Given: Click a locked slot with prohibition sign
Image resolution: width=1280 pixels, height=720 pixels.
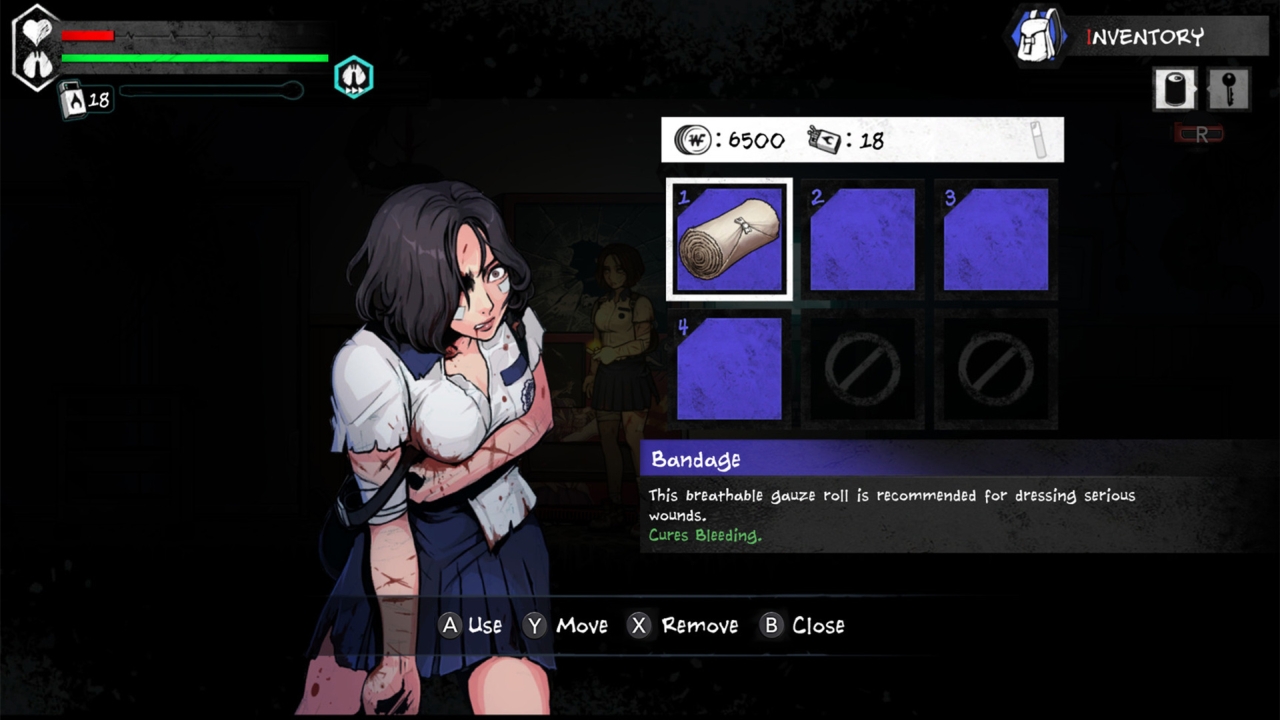Looking at the screenshot, I should pyautogui.click(x=861, y=369).
